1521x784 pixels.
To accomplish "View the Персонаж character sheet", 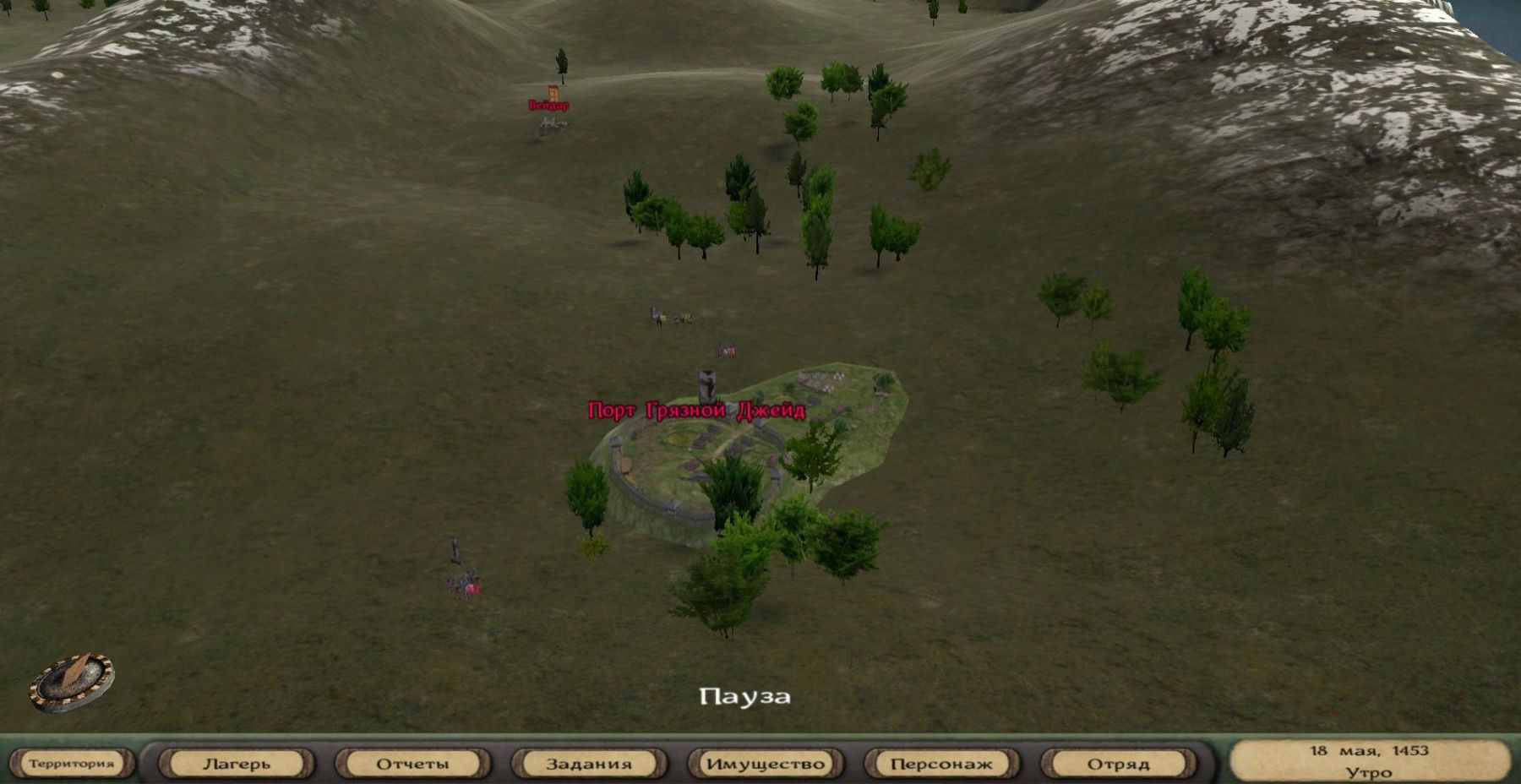I will click(x=941, y=764).
